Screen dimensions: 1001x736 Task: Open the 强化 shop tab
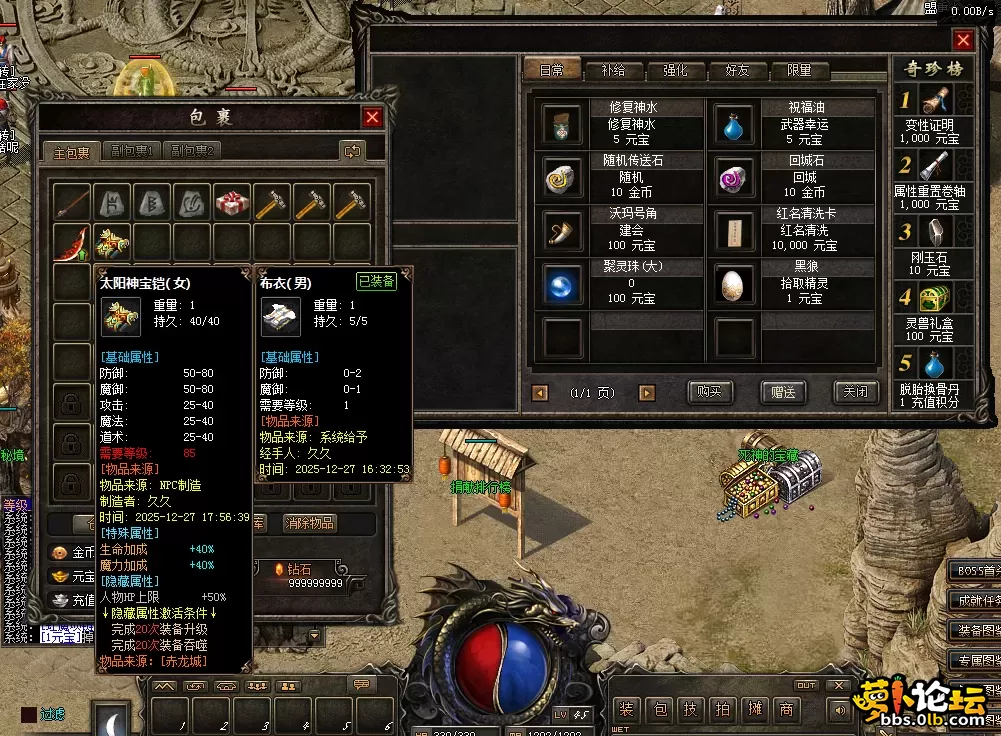(675, 71)
